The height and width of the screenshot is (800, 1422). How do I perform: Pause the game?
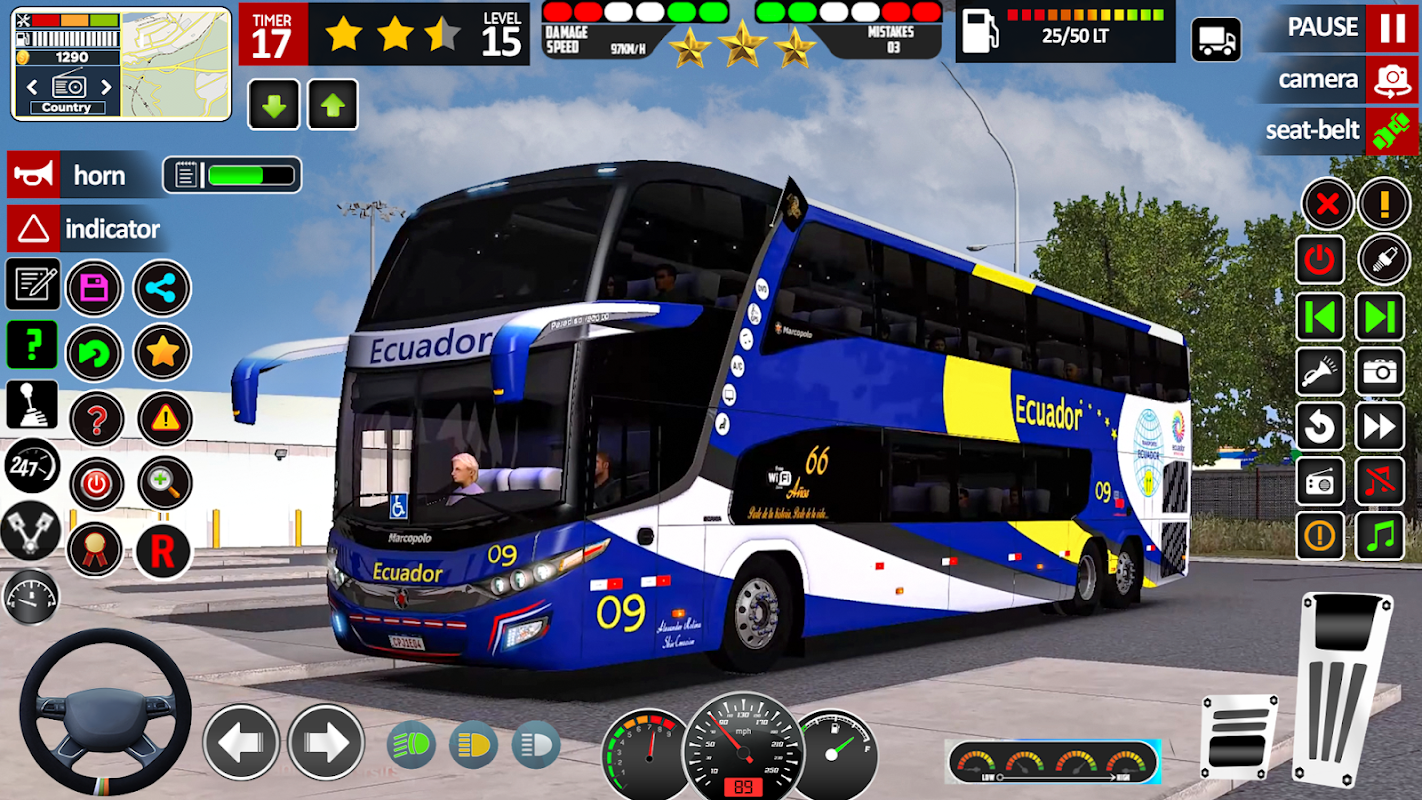pyautogui.click(x=1391, y=27)
